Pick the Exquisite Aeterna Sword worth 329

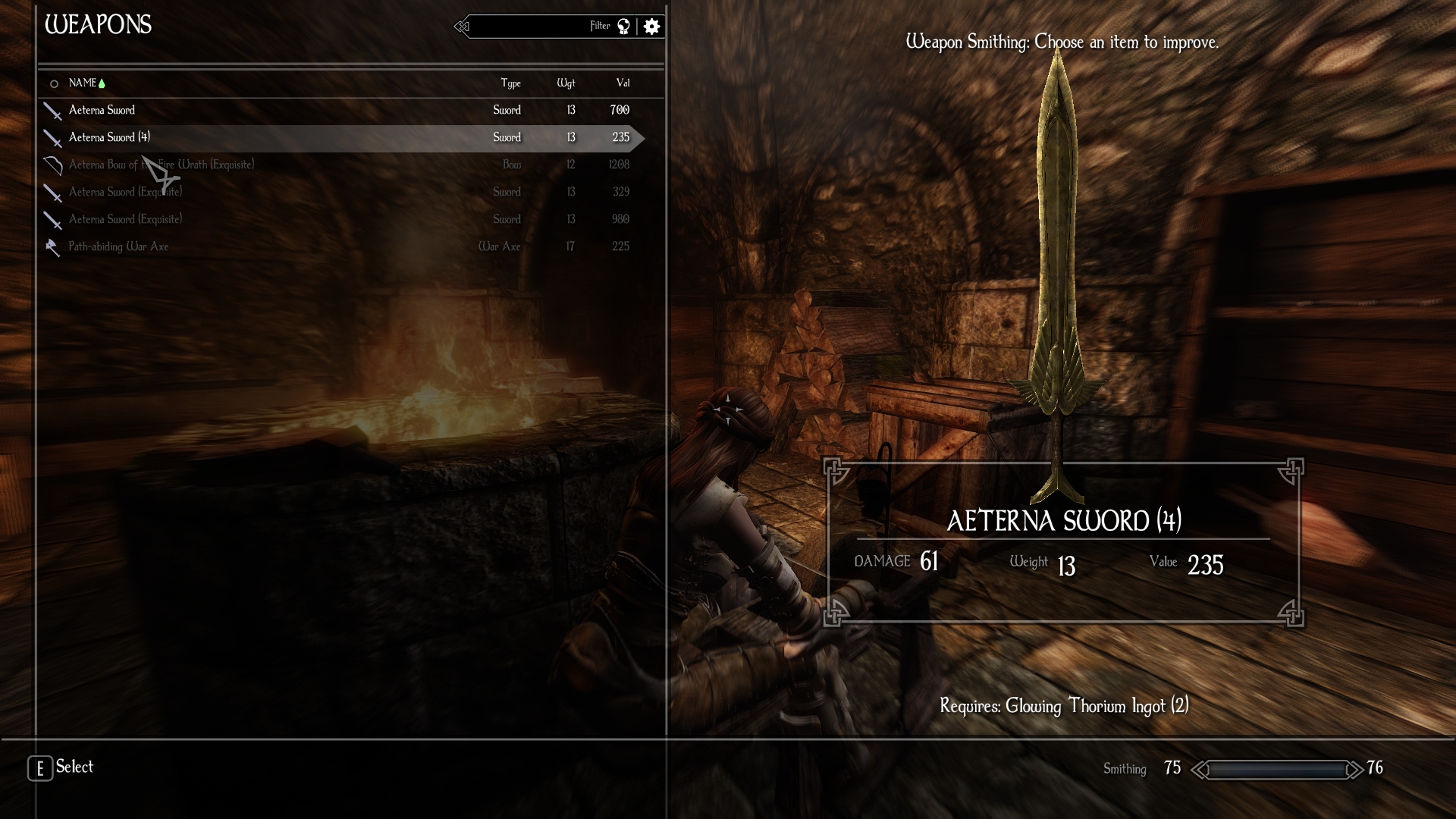[x=125, y=192]
